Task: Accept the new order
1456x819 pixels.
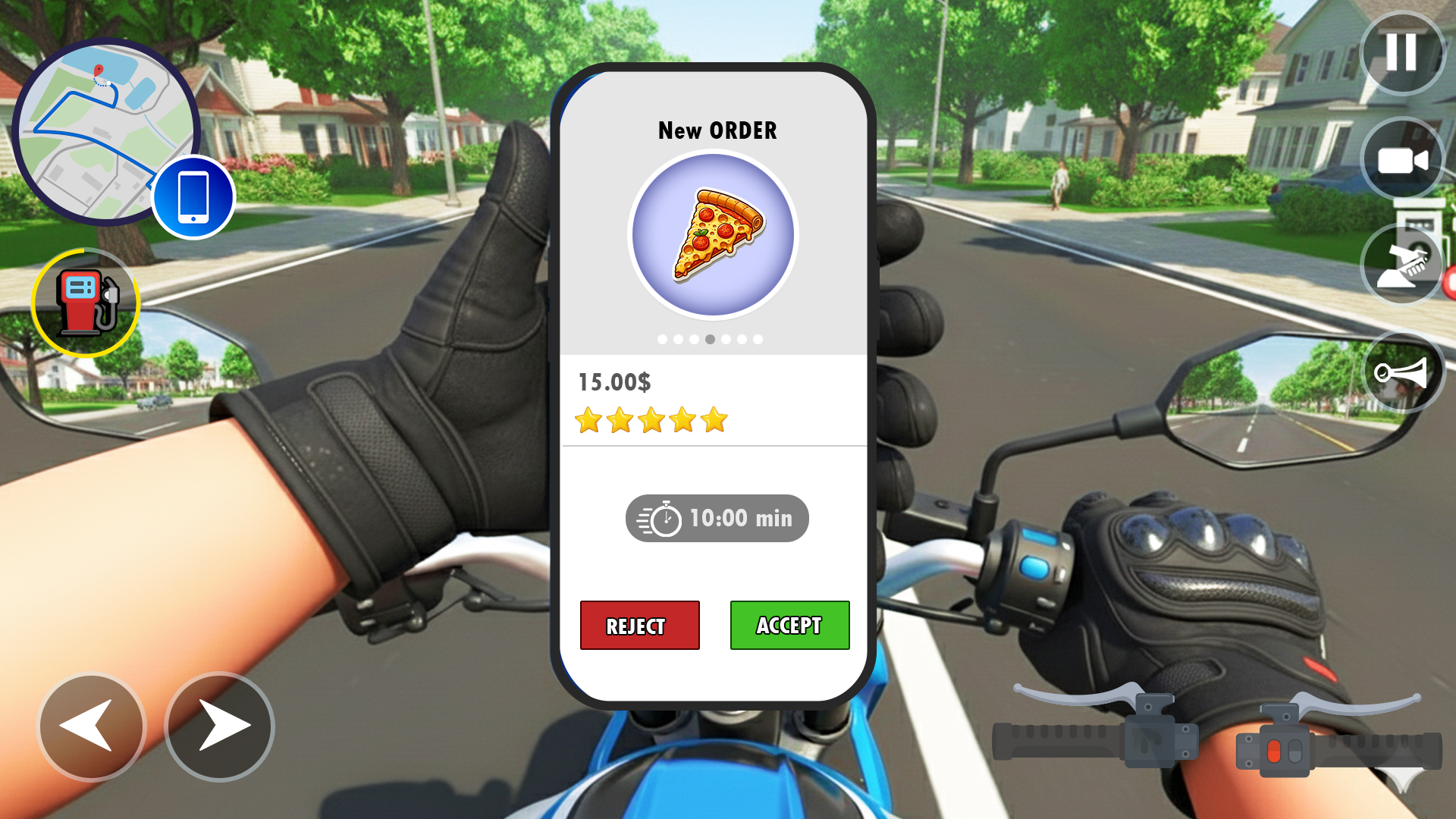Action: (789, 625)
